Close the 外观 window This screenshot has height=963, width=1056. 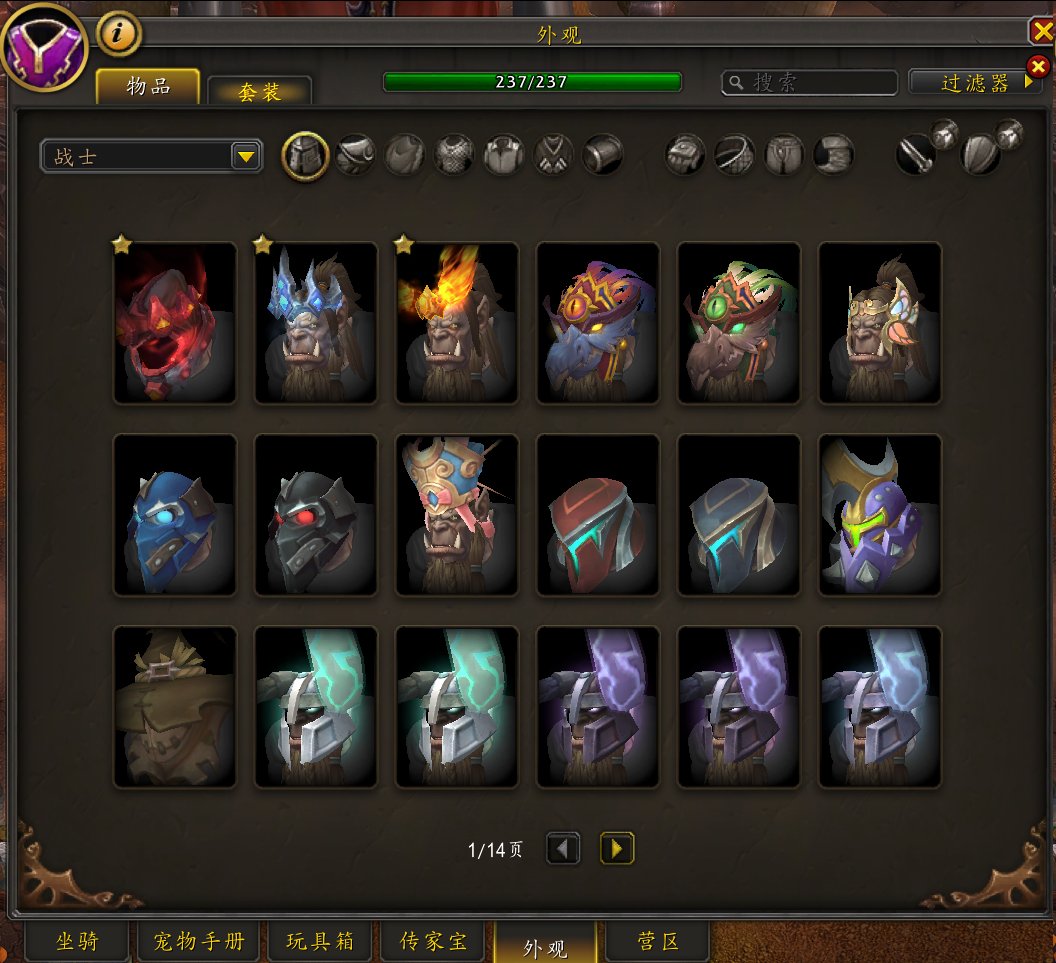tap(1041, 32)
